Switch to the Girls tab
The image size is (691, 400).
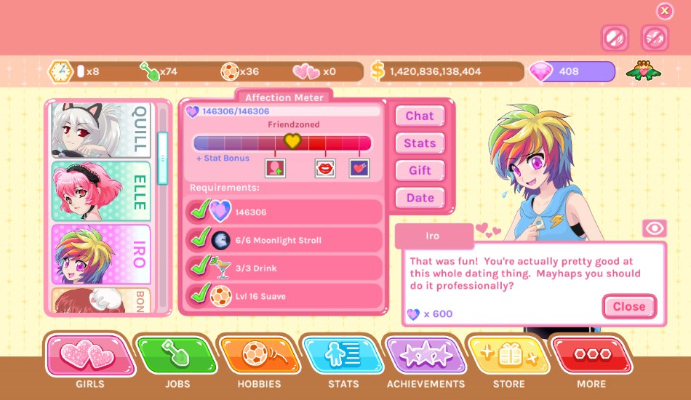[x=90, y=356]
